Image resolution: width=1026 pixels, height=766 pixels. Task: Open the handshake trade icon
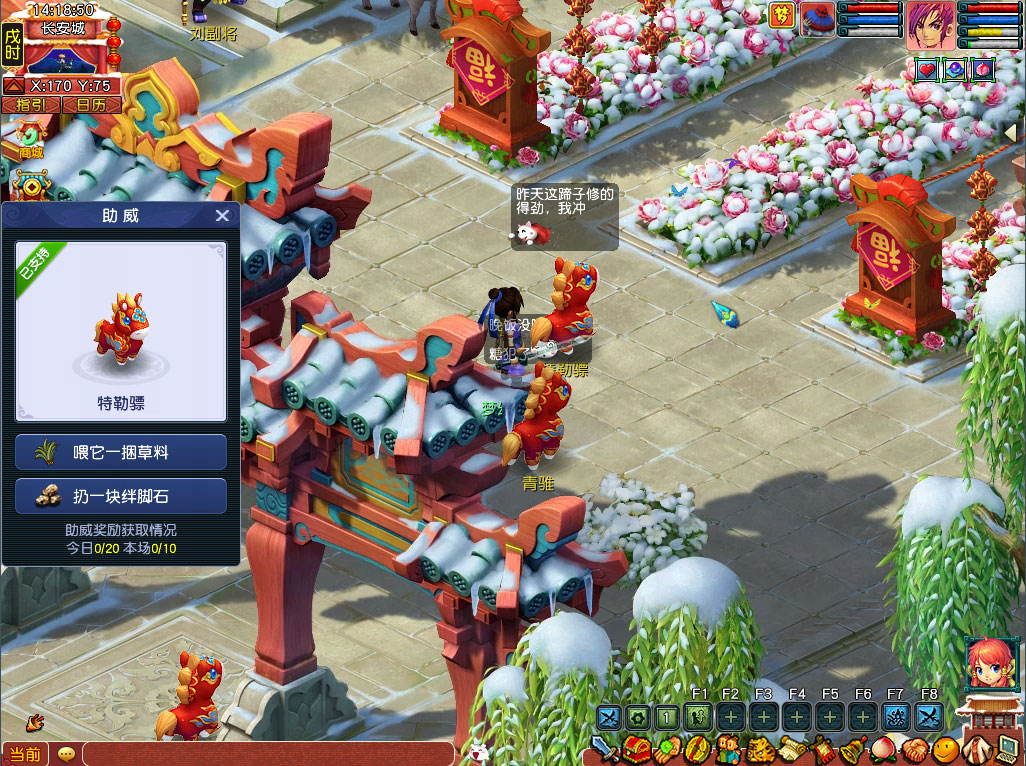point(915,750)
